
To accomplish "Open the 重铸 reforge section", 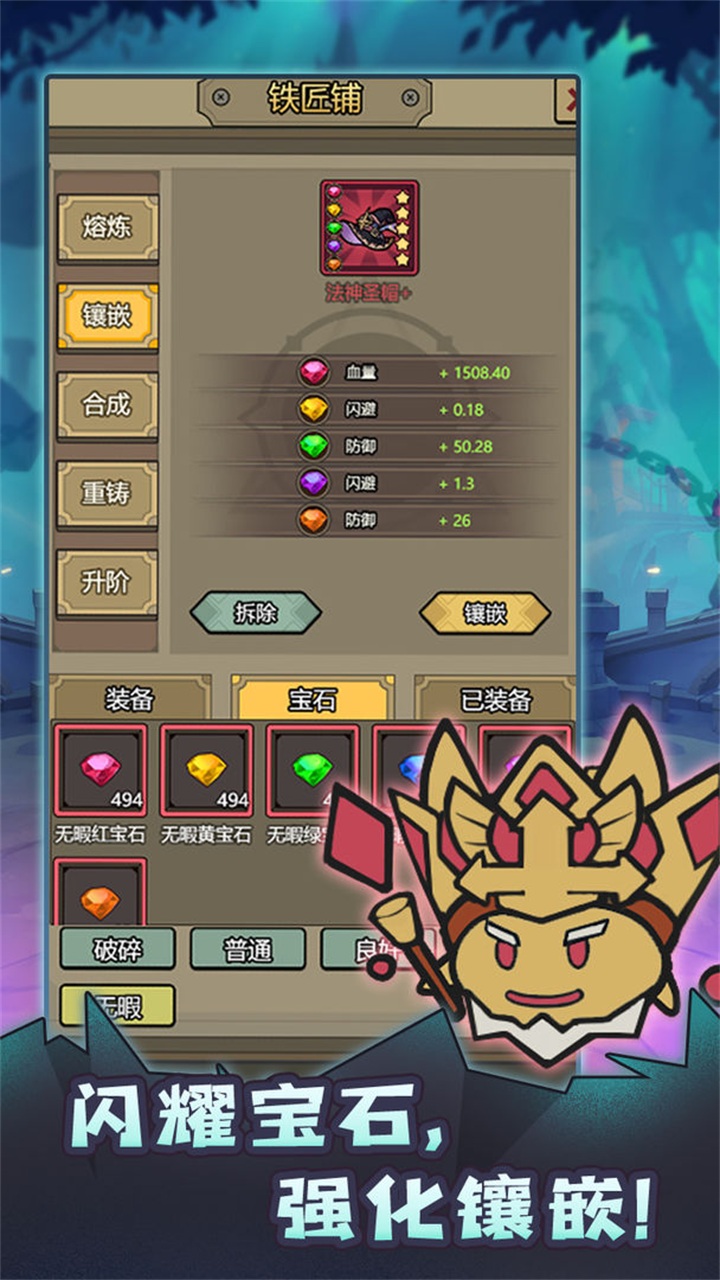I will (107, 494).
